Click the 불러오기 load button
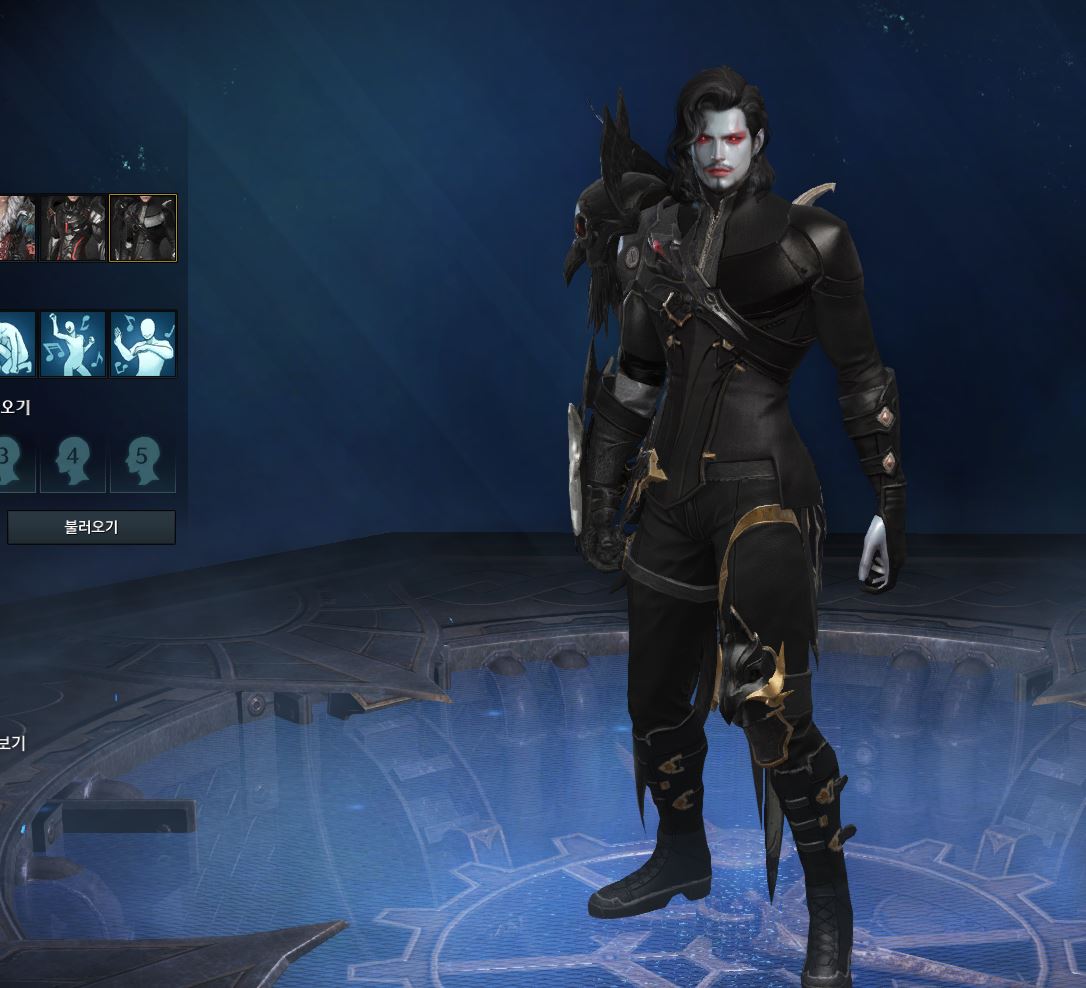 [91, 527]
